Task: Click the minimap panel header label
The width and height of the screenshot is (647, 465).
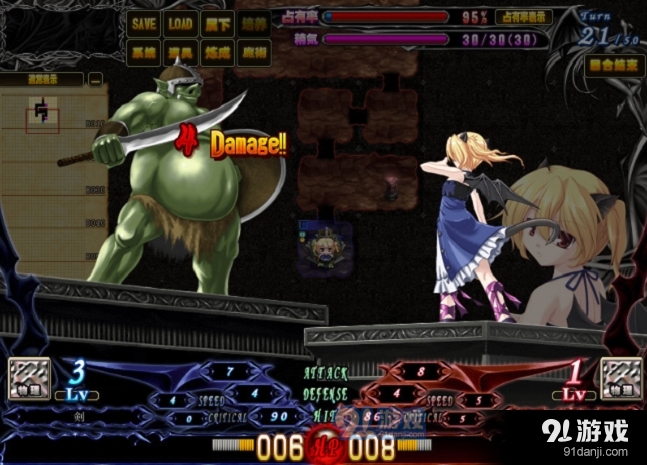Action: [x=42, y=78]
